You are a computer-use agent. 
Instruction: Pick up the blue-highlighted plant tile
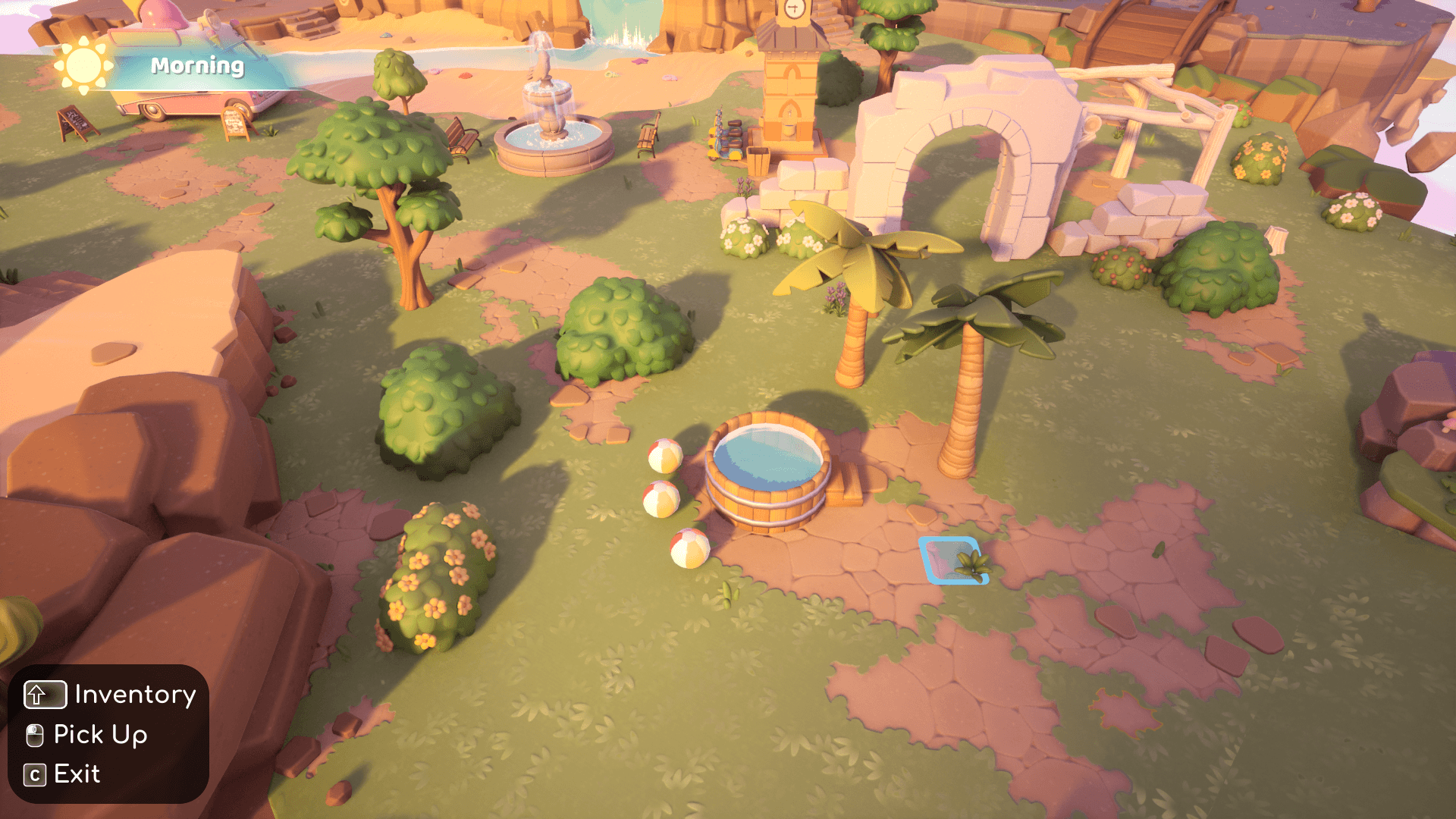click(955, 560)
